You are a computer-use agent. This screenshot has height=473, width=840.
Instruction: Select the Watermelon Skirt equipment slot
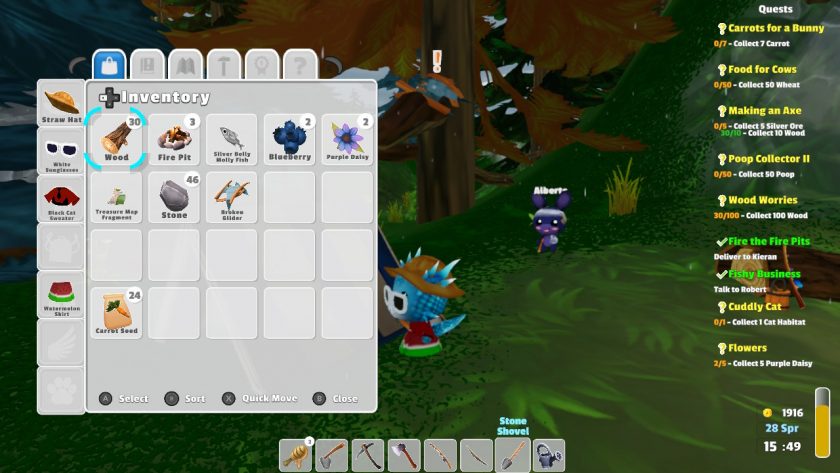[x=62, y=296]
